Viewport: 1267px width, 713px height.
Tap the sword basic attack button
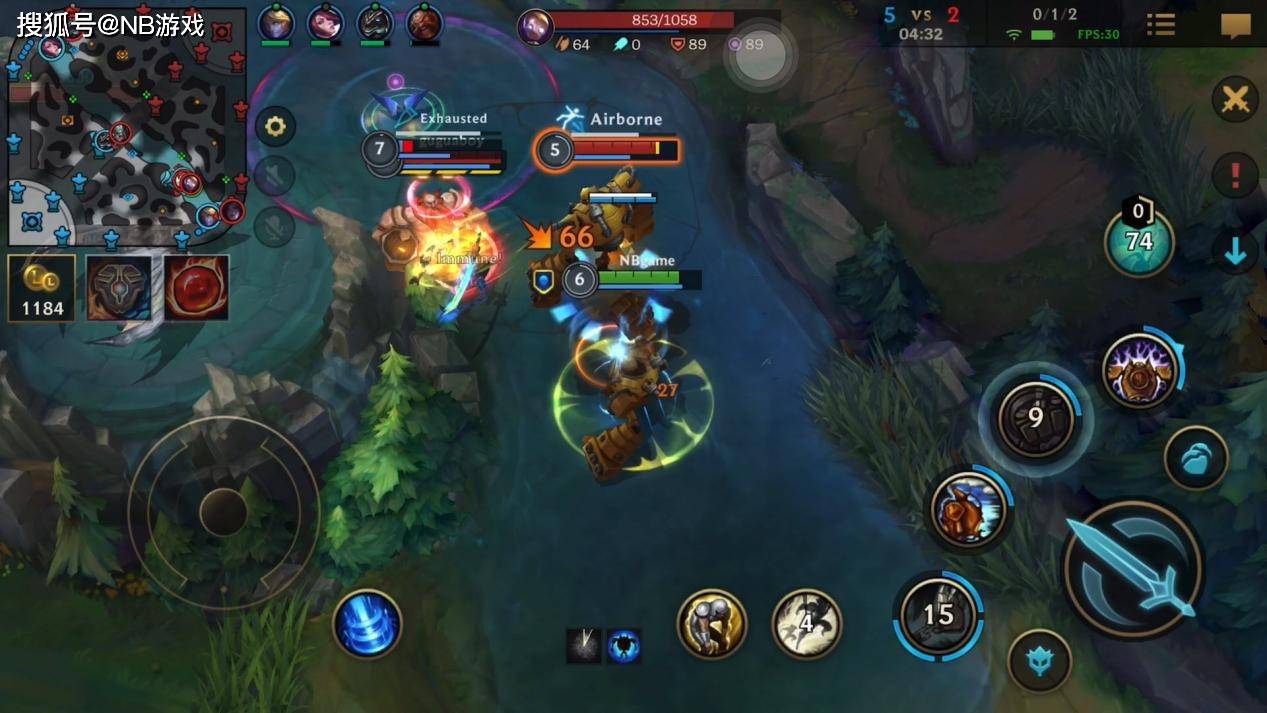pyautogui.click(x=1133, y=569)
